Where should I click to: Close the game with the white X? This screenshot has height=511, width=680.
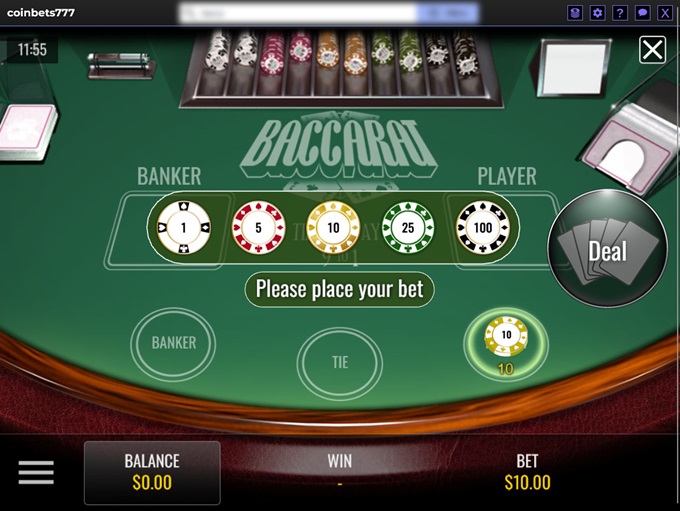pyautogui.click(x=652, y=49)
